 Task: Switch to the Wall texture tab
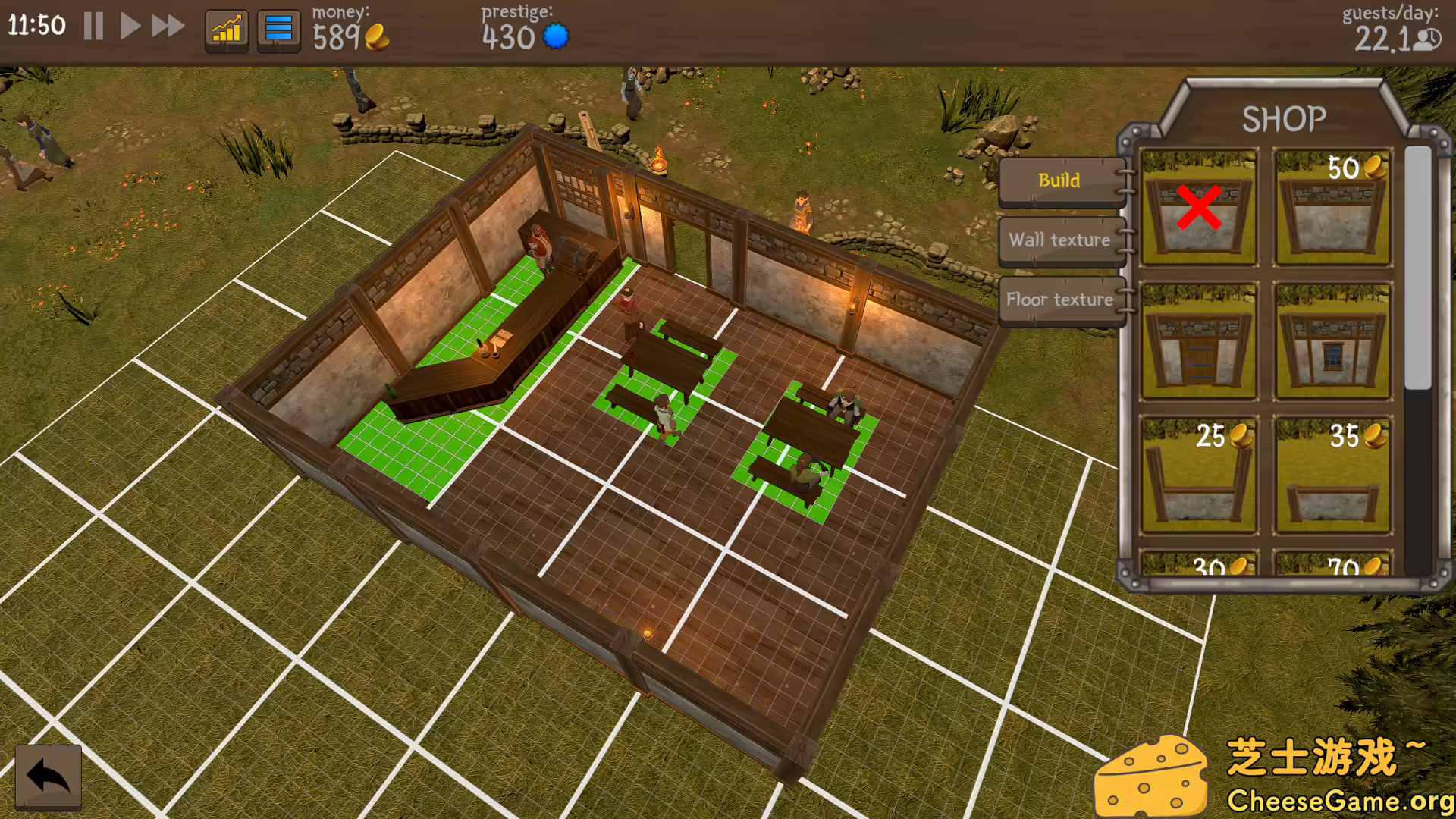1061,240
